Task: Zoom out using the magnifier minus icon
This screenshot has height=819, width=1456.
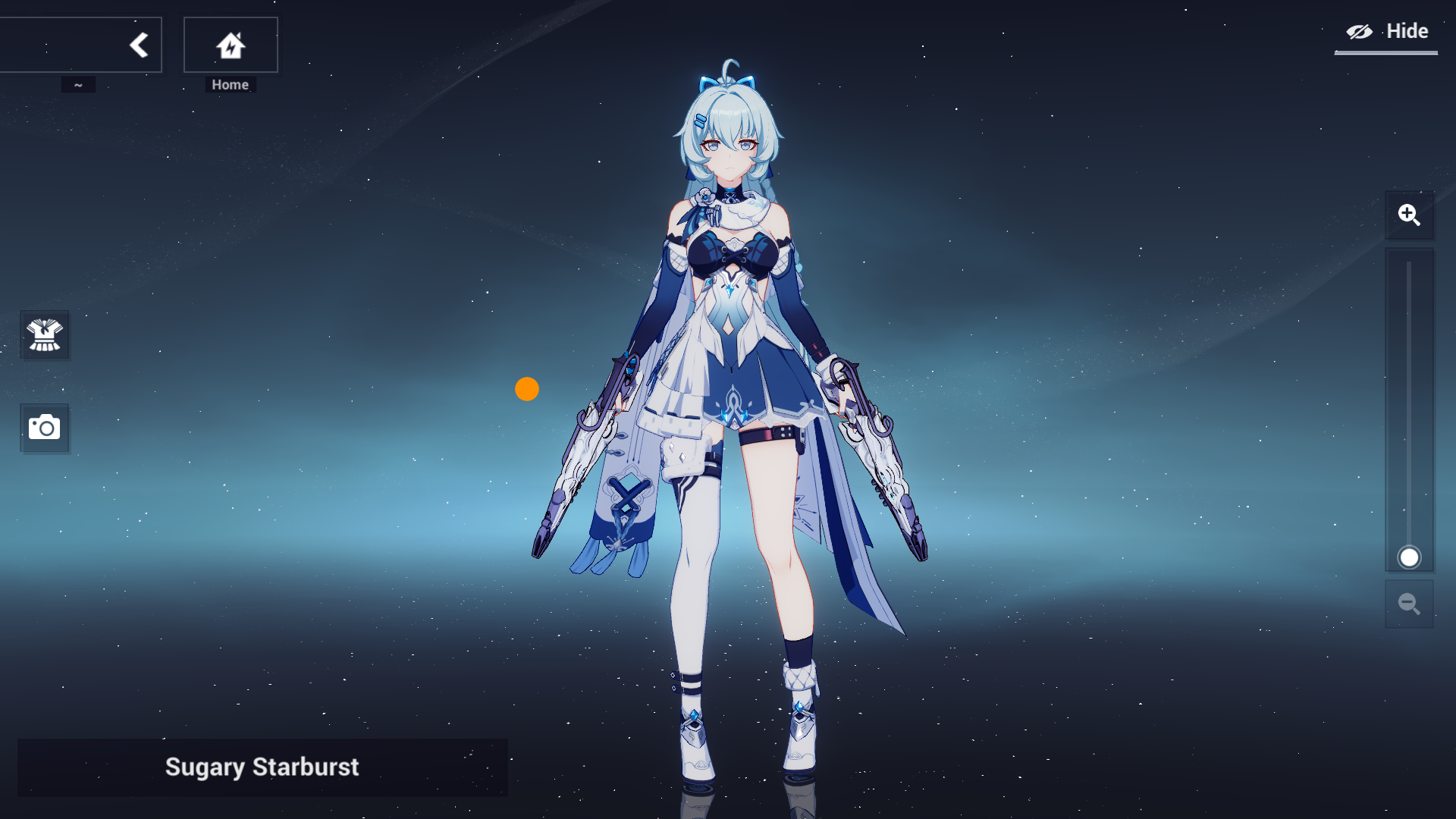Action: (1409, 604)
